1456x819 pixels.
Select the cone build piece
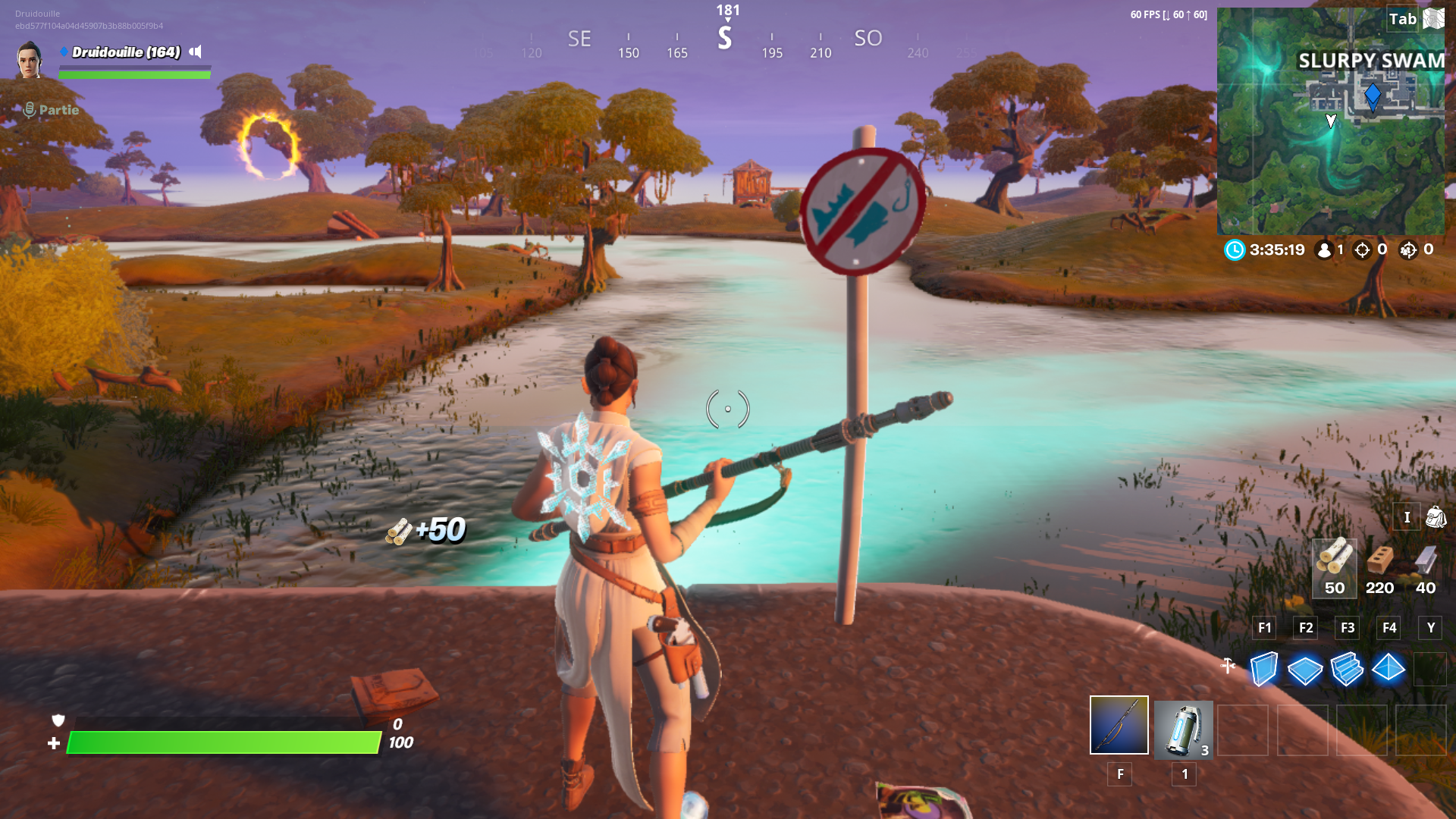1389,669
